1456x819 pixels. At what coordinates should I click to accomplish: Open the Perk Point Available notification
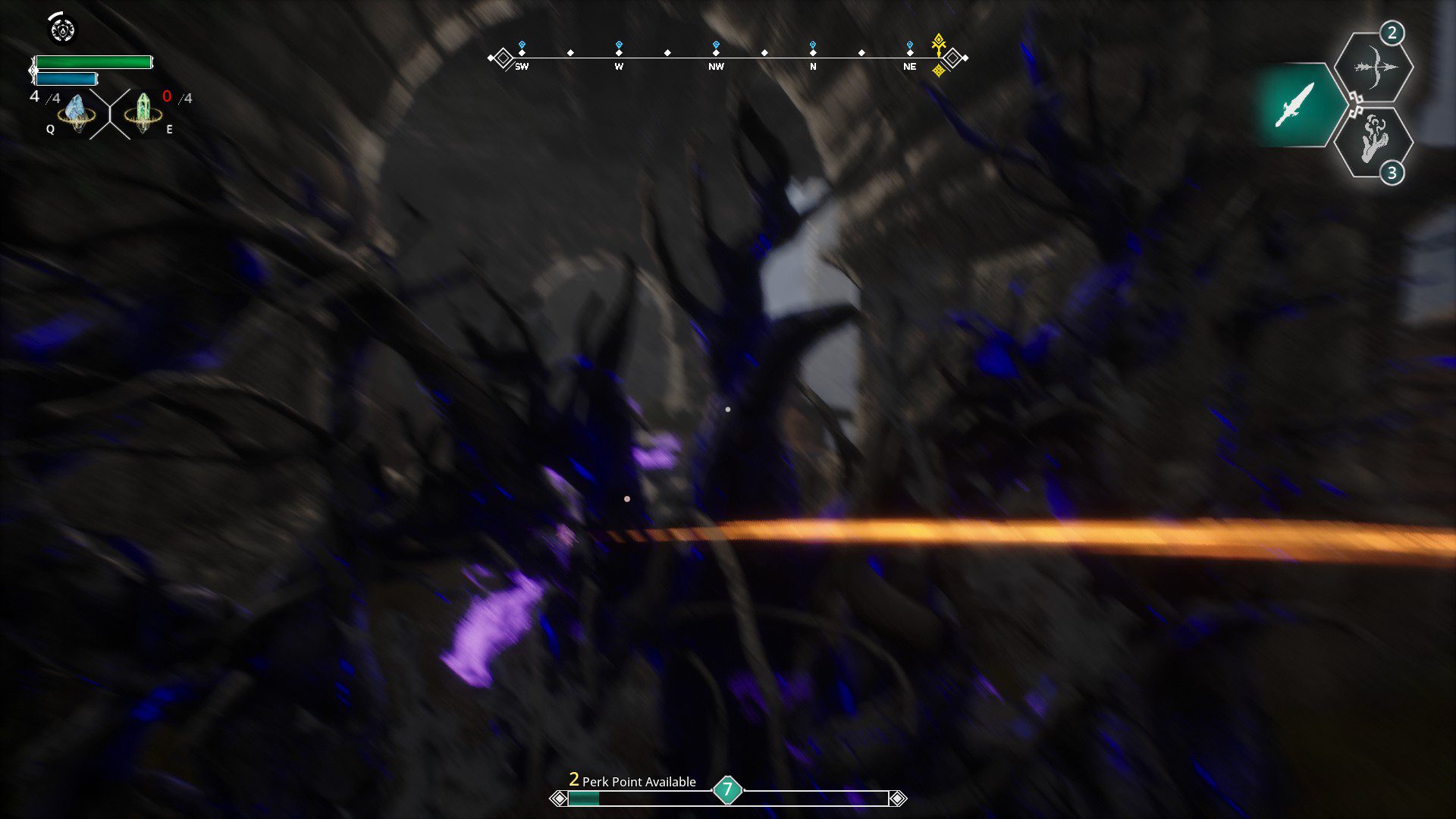pos(632,781)
